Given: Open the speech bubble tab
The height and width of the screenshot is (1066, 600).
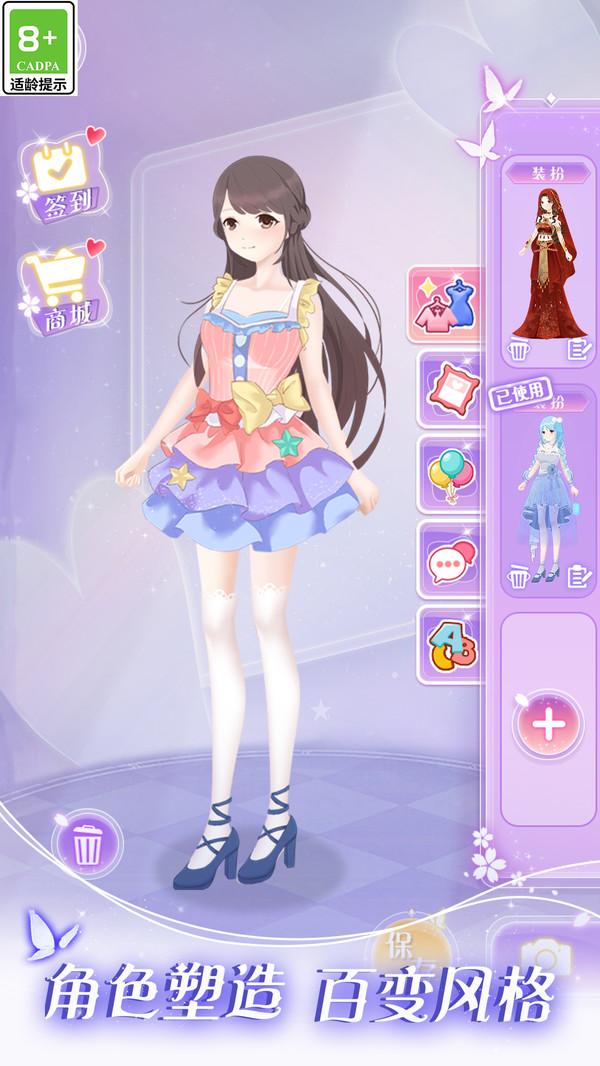Looking at the screenshot, I should tap(449, 562).
